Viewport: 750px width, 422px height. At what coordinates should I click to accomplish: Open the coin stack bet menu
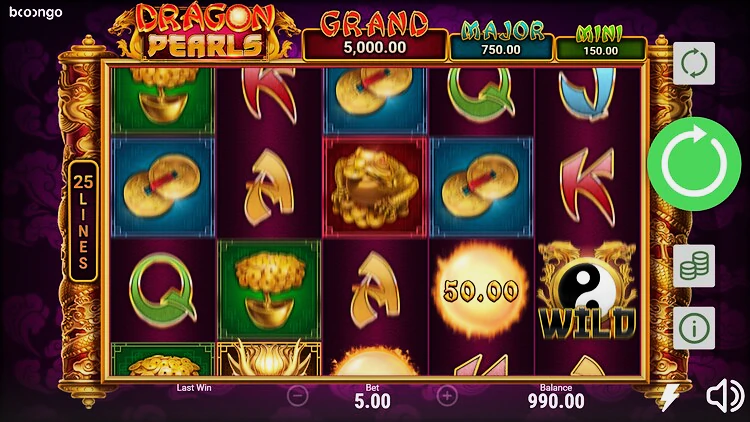point(694,266)
